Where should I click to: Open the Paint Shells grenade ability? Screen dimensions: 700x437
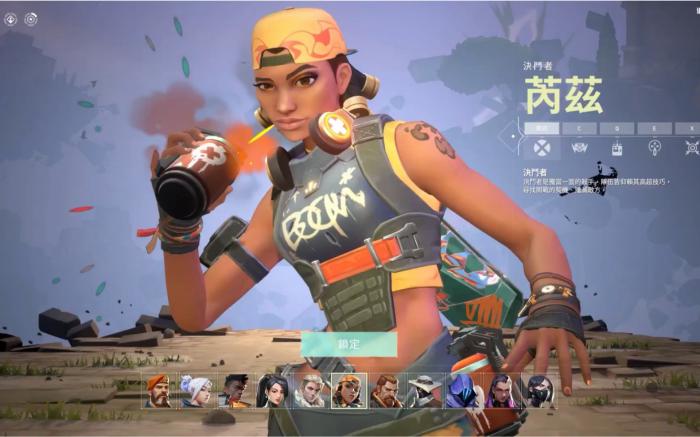pyautogui.click(x=654, y=148)
